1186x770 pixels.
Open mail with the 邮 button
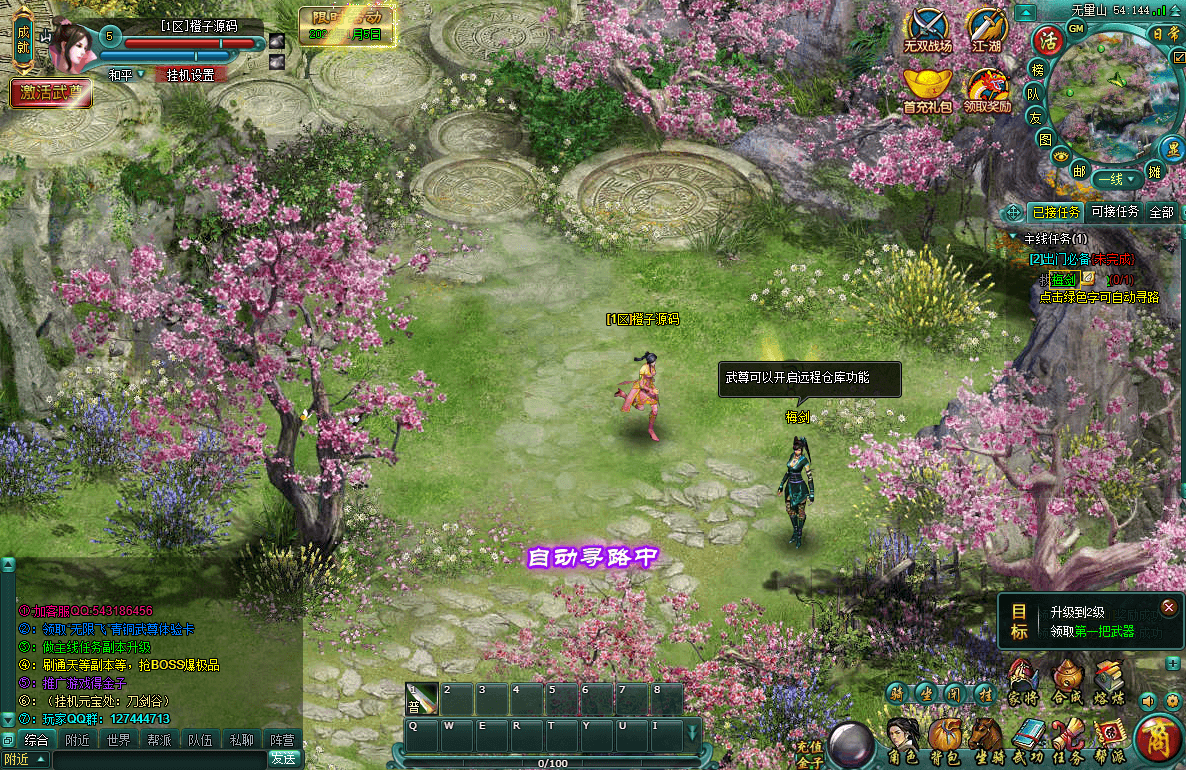pyautogui.click(x=1079, y=170)
